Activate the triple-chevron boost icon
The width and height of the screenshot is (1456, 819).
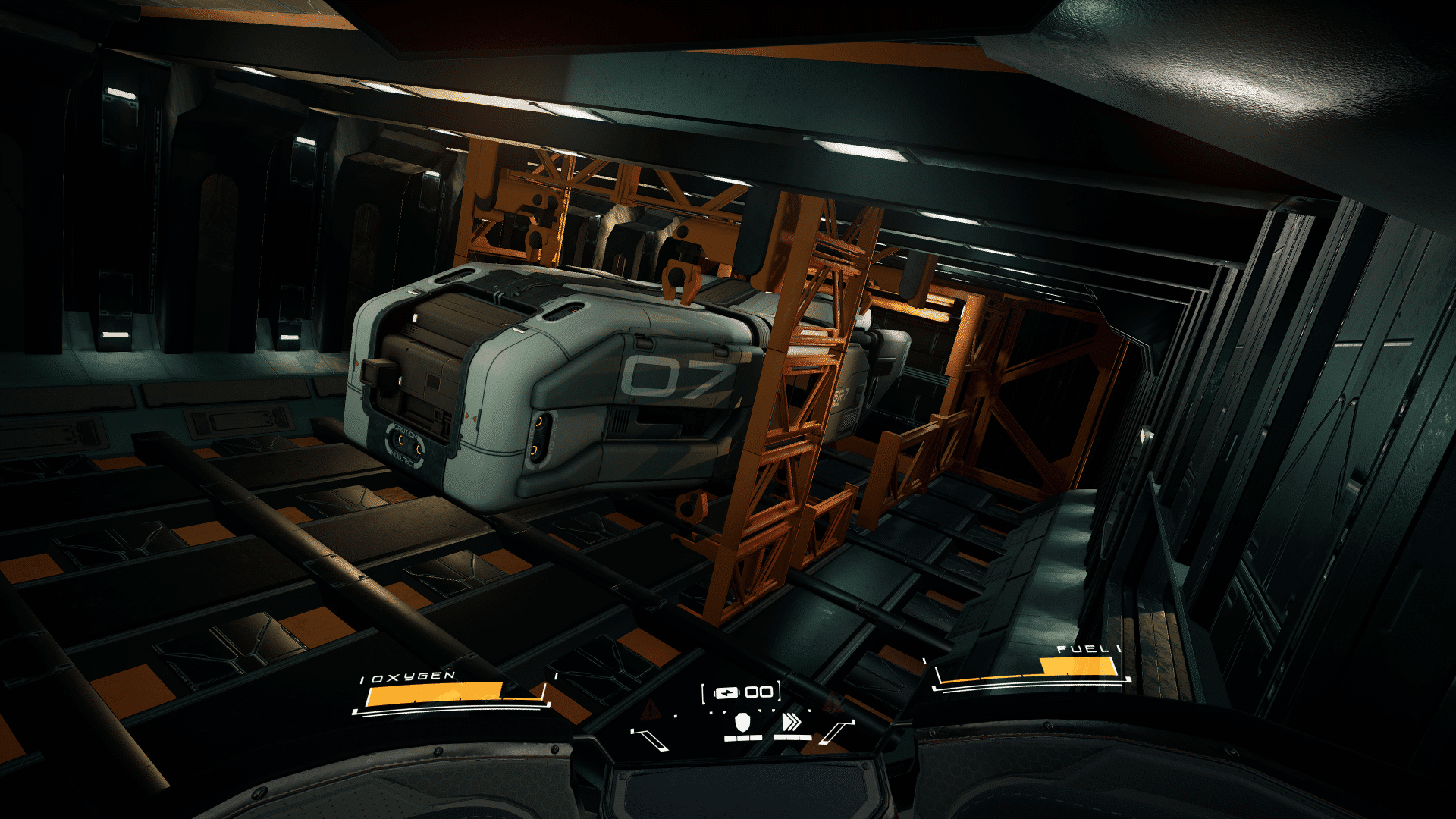tap(791, 722)
